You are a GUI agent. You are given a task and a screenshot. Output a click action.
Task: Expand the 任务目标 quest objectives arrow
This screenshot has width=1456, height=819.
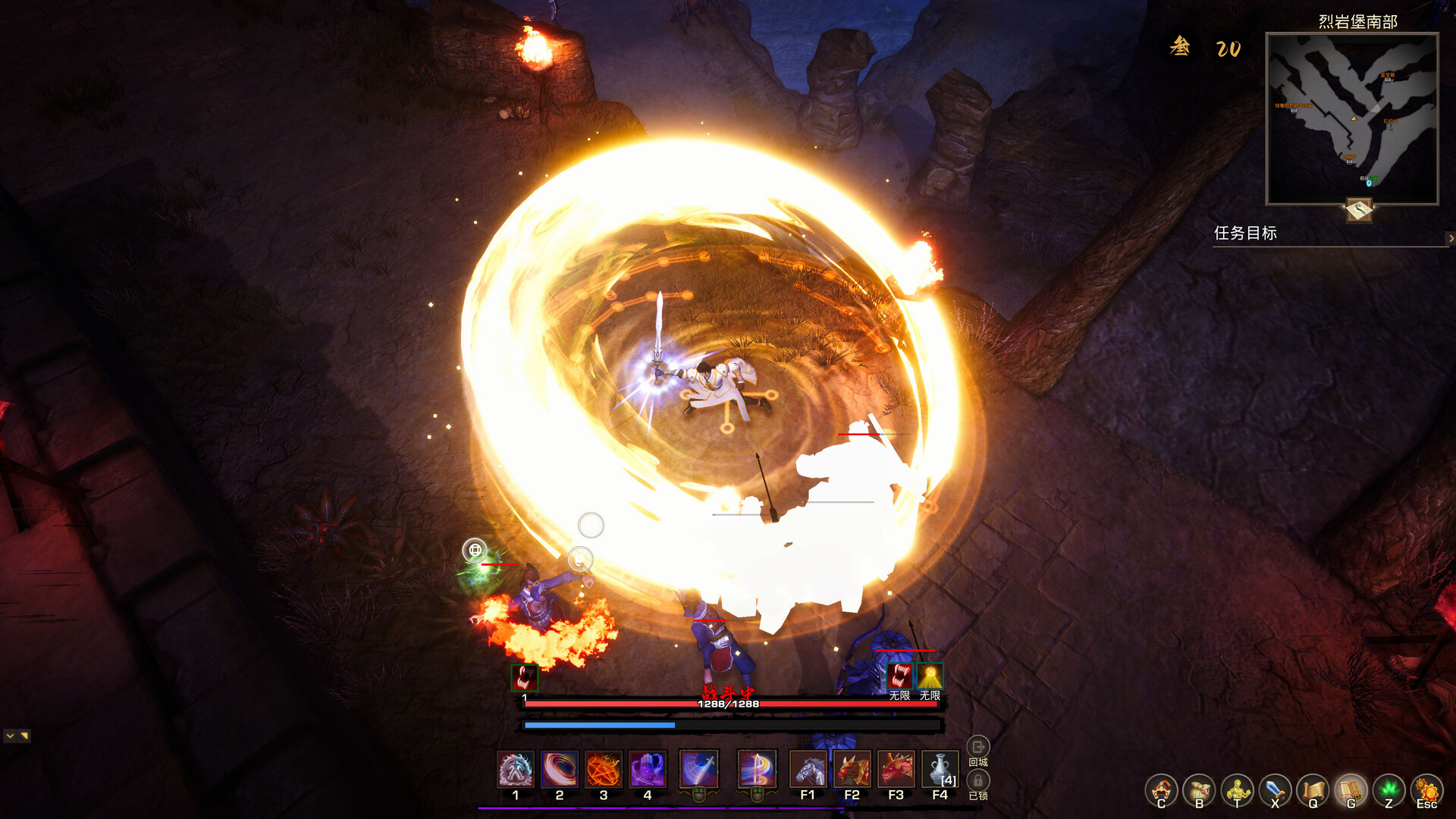1451,238
